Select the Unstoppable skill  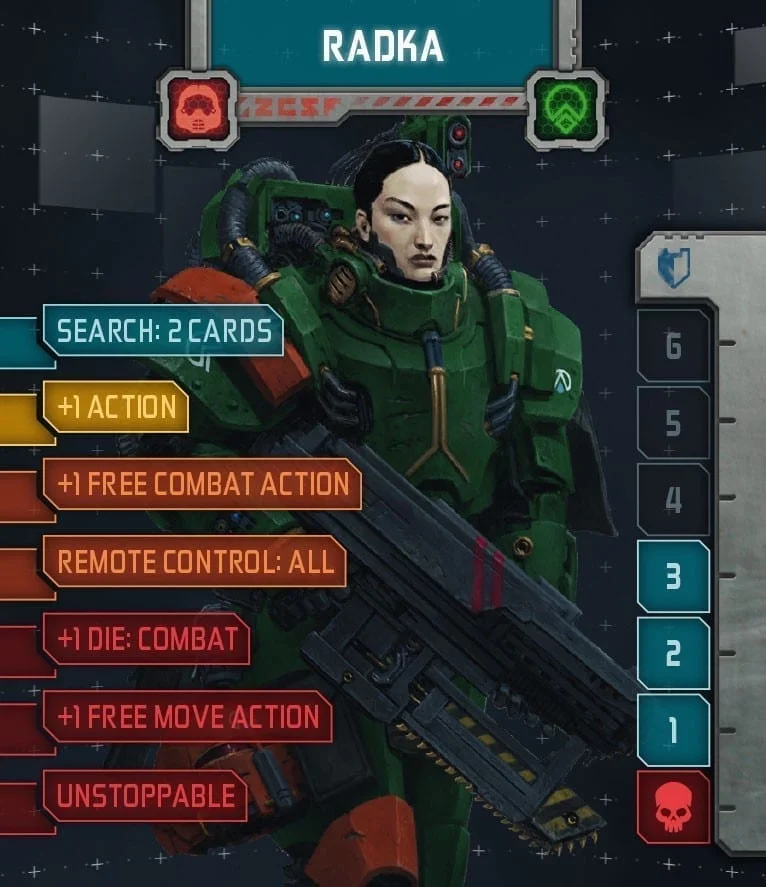tap(145, 796)
